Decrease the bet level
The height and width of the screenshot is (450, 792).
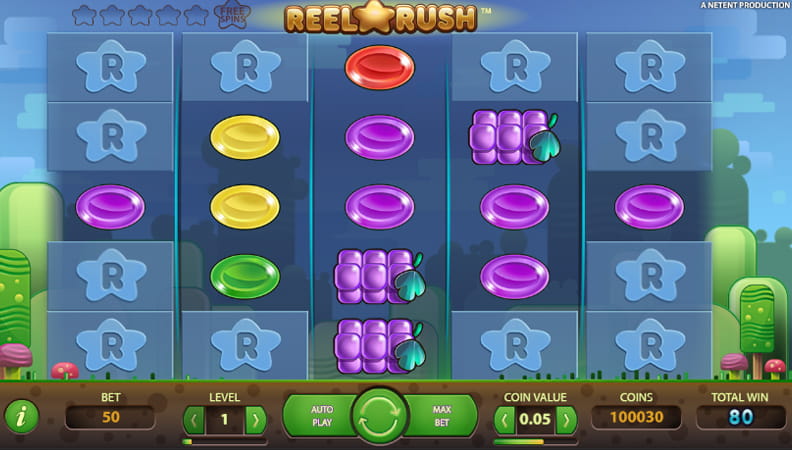[193, 418]
